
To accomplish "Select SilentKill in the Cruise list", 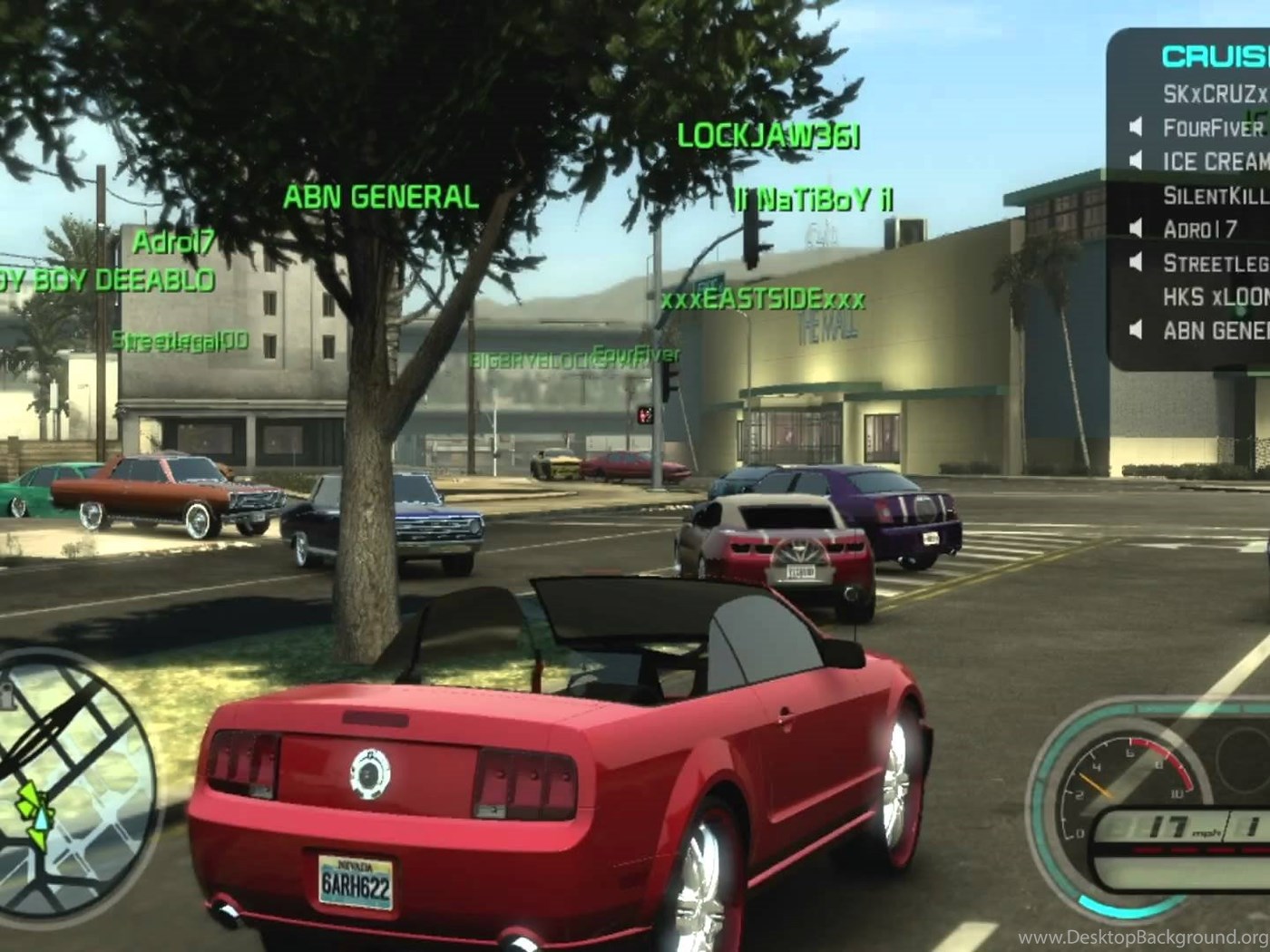I will point(1215,195).
